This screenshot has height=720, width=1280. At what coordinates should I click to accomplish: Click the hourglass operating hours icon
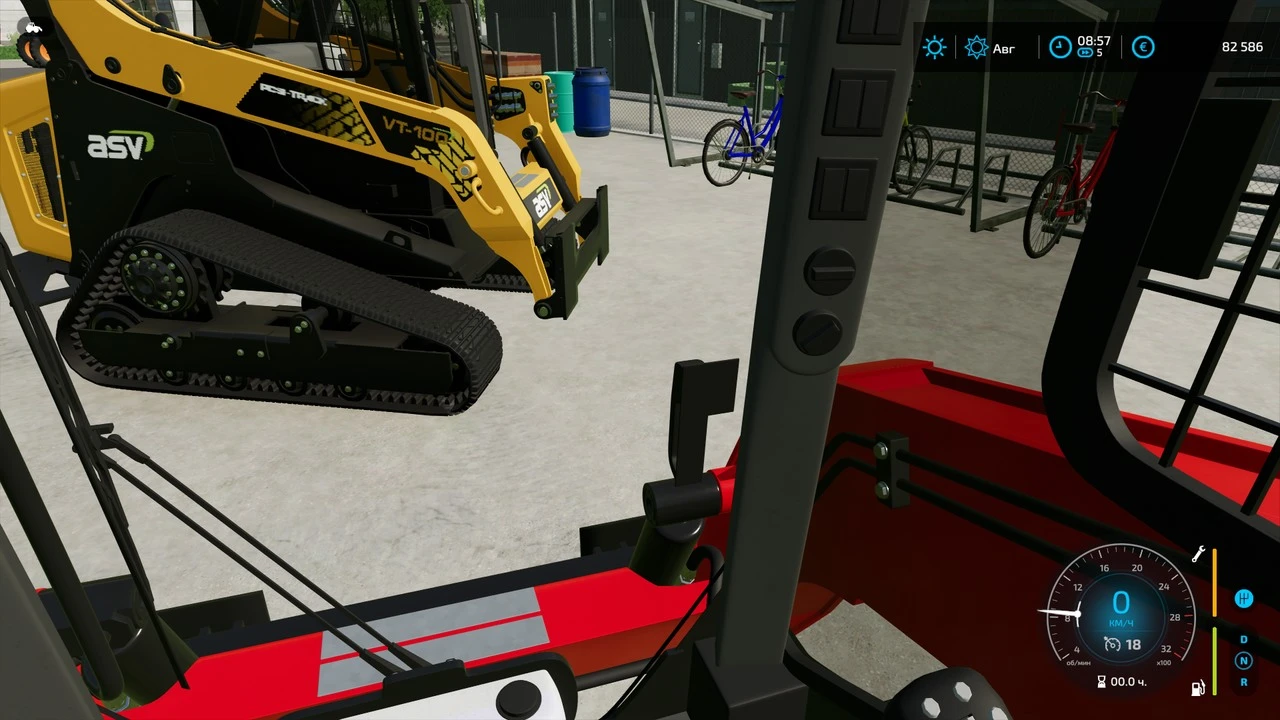[x=1102, y=681]
